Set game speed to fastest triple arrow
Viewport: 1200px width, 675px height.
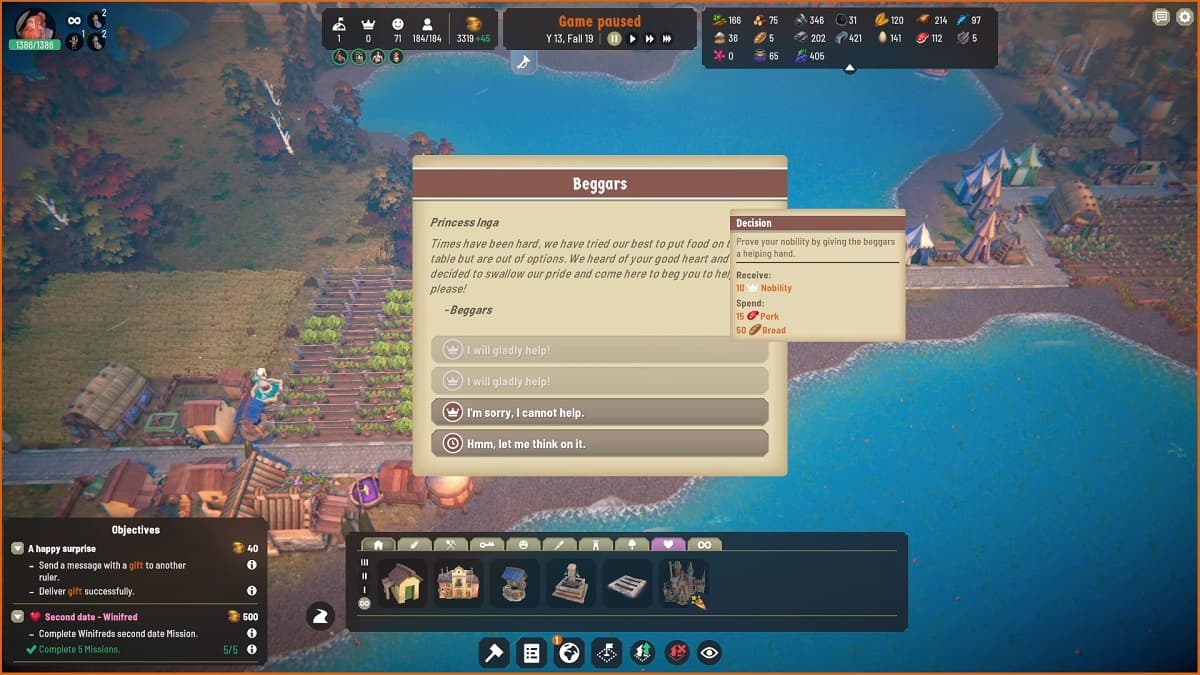[667, 39]
